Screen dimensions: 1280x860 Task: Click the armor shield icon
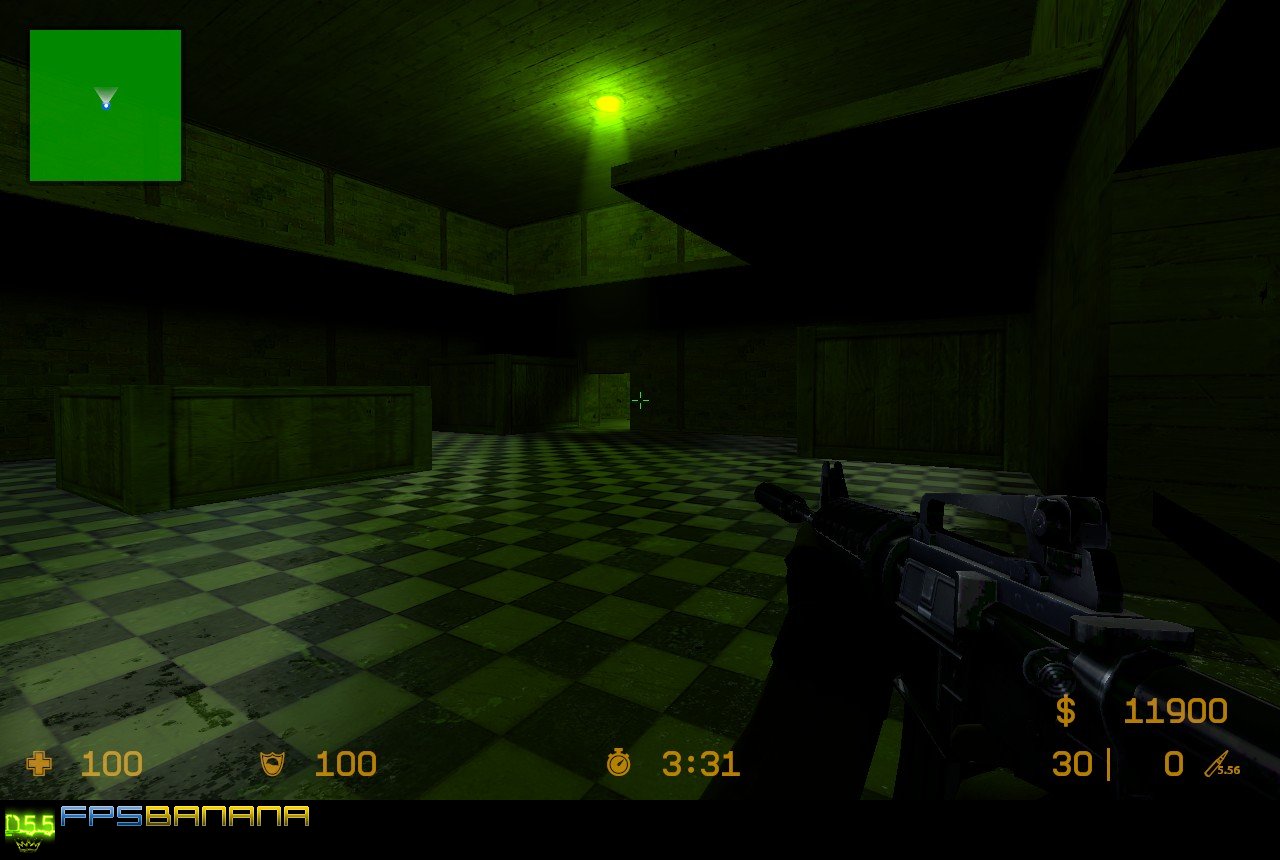pyautogui.click(x=271, y=765)
